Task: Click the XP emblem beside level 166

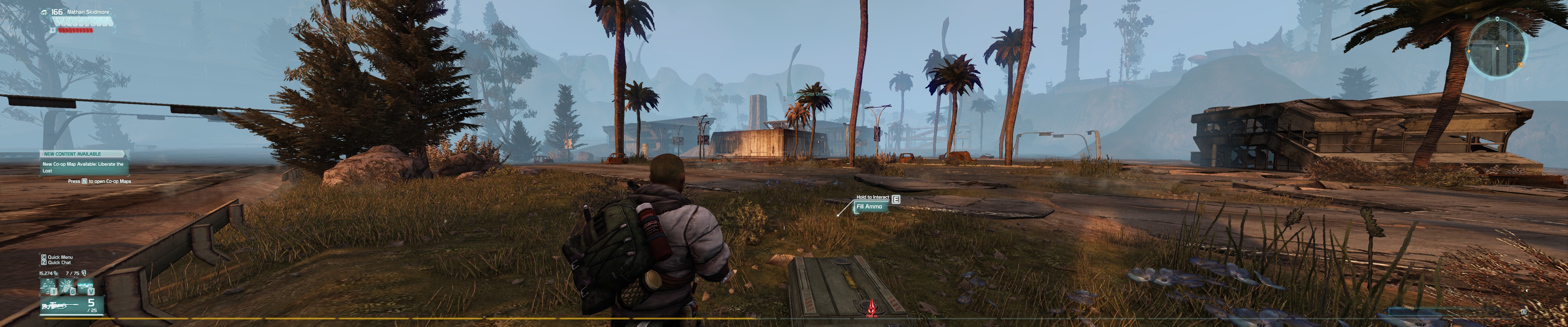Action: click(x=44, y=13)
